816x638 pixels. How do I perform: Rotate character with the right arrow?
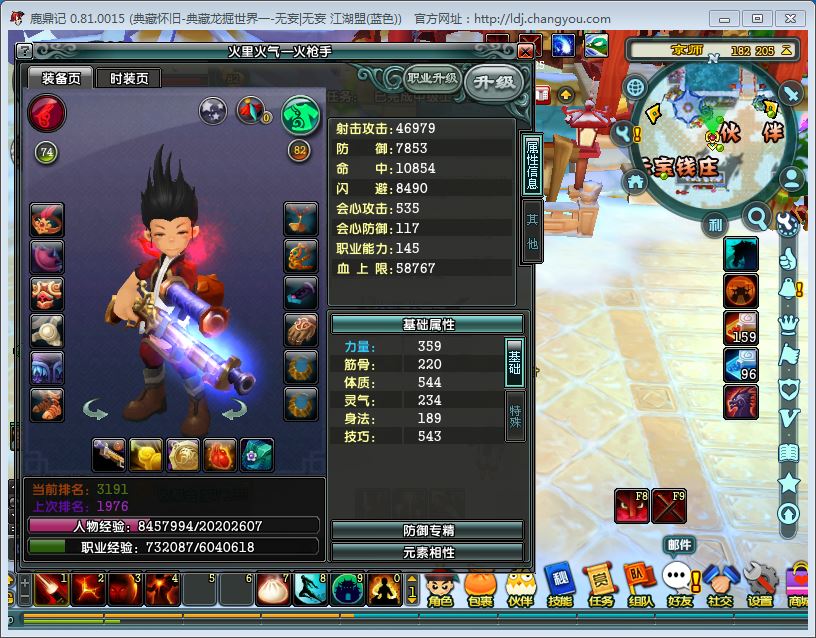(x=235, y=410)
